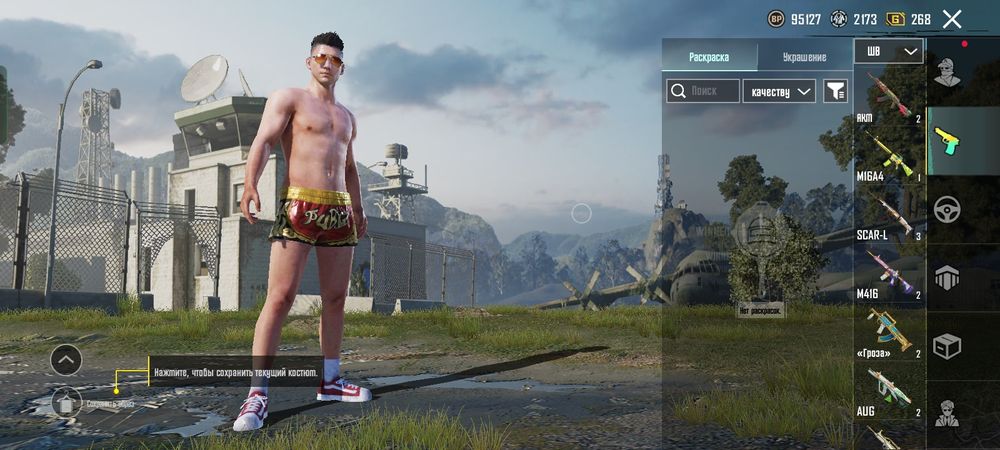Open the Украшение tab

coord(804,57)
